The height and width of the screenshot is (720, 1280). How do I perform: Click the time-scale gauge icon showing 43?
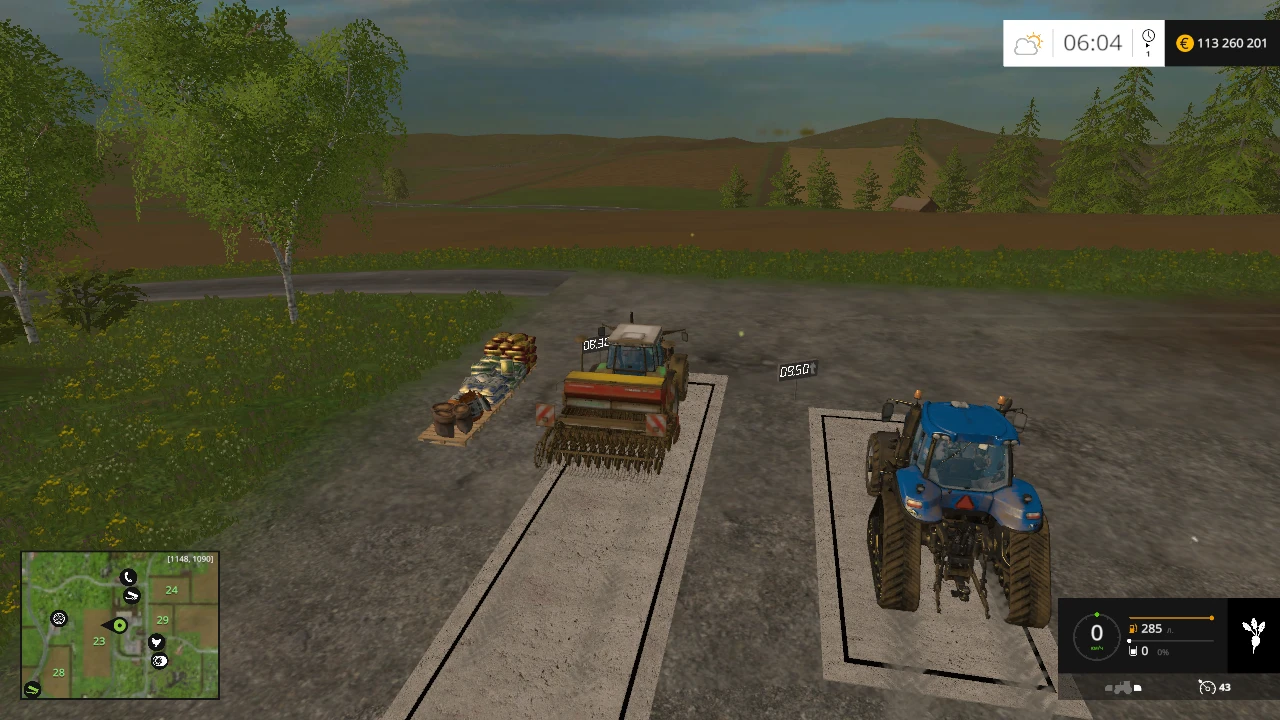pos(1209,688)
